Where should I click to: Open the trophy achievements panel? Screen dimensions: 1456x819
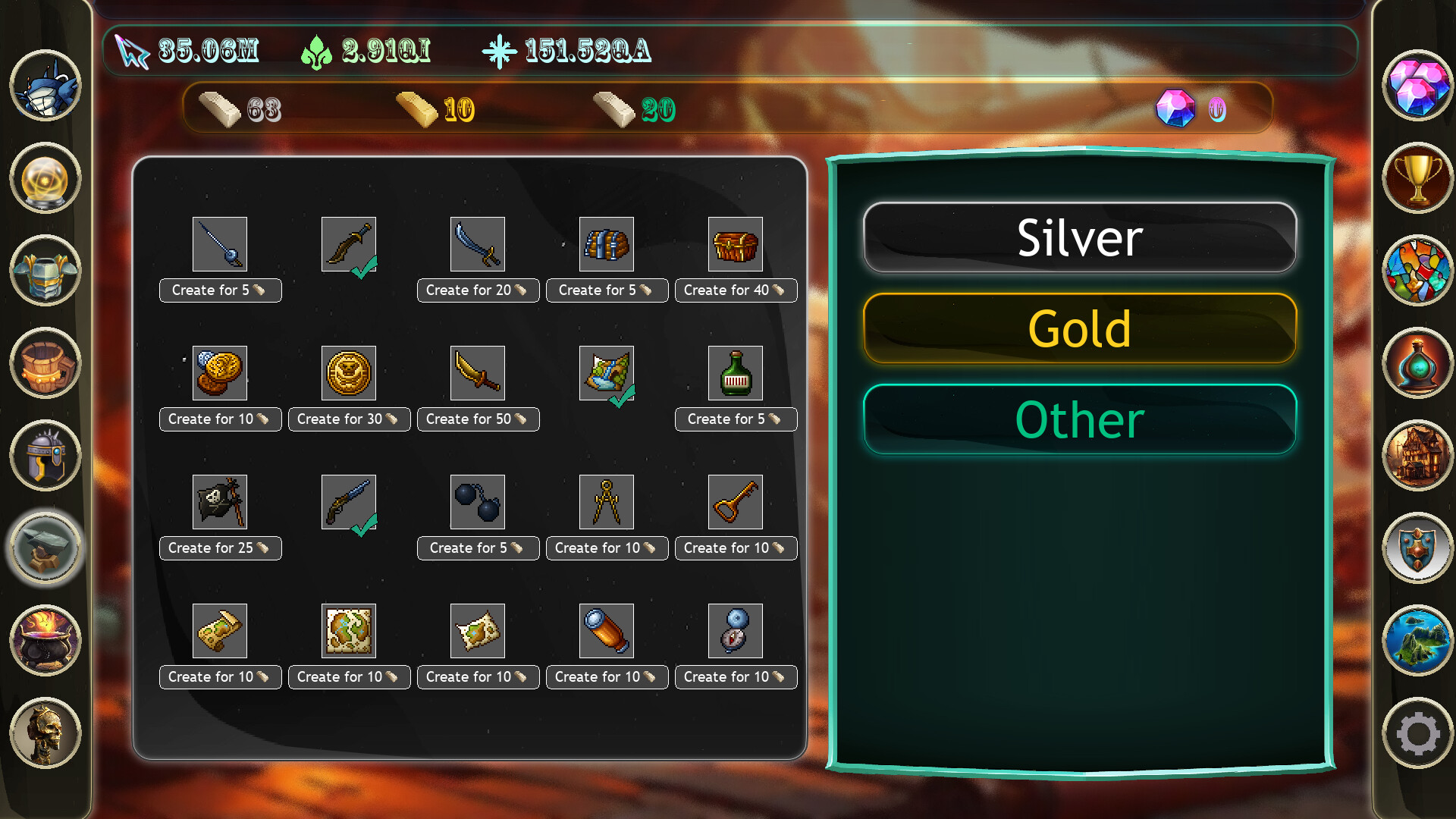(x=1418, y=178)
